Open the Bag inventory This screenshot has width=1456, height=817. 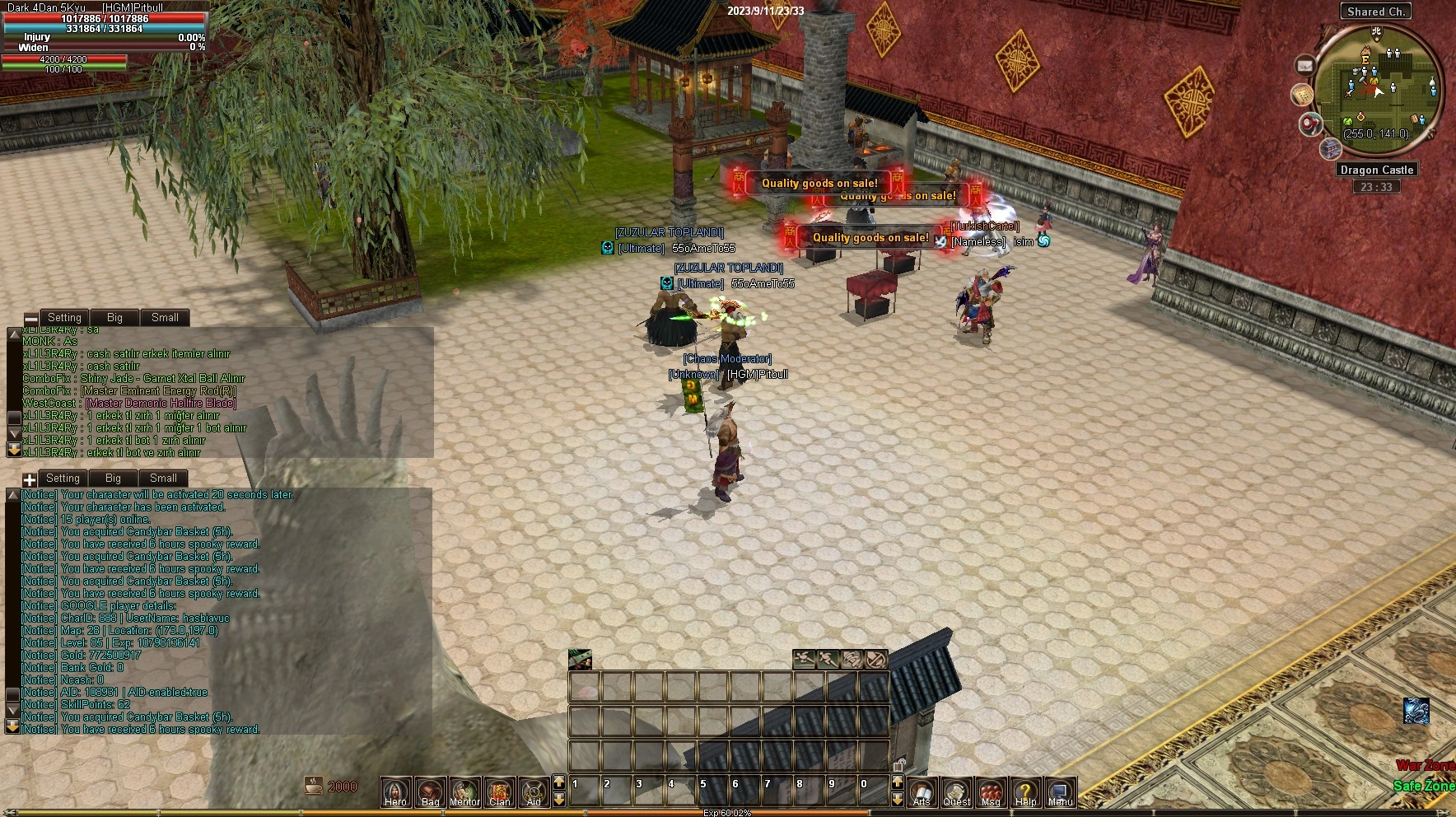(x=430, y=791)
